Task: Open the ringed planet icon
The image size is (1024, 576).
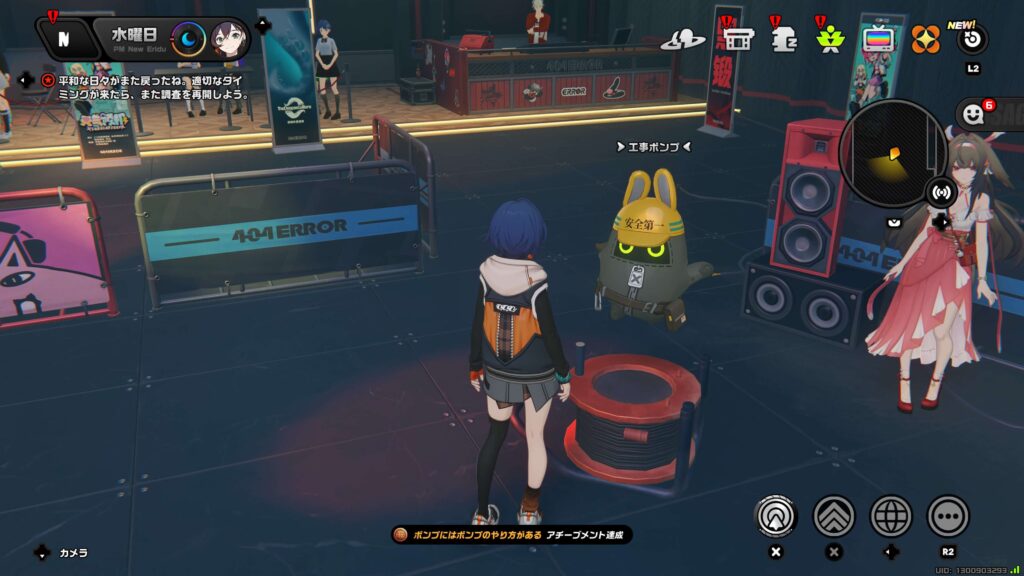Action: pos(683,40)
